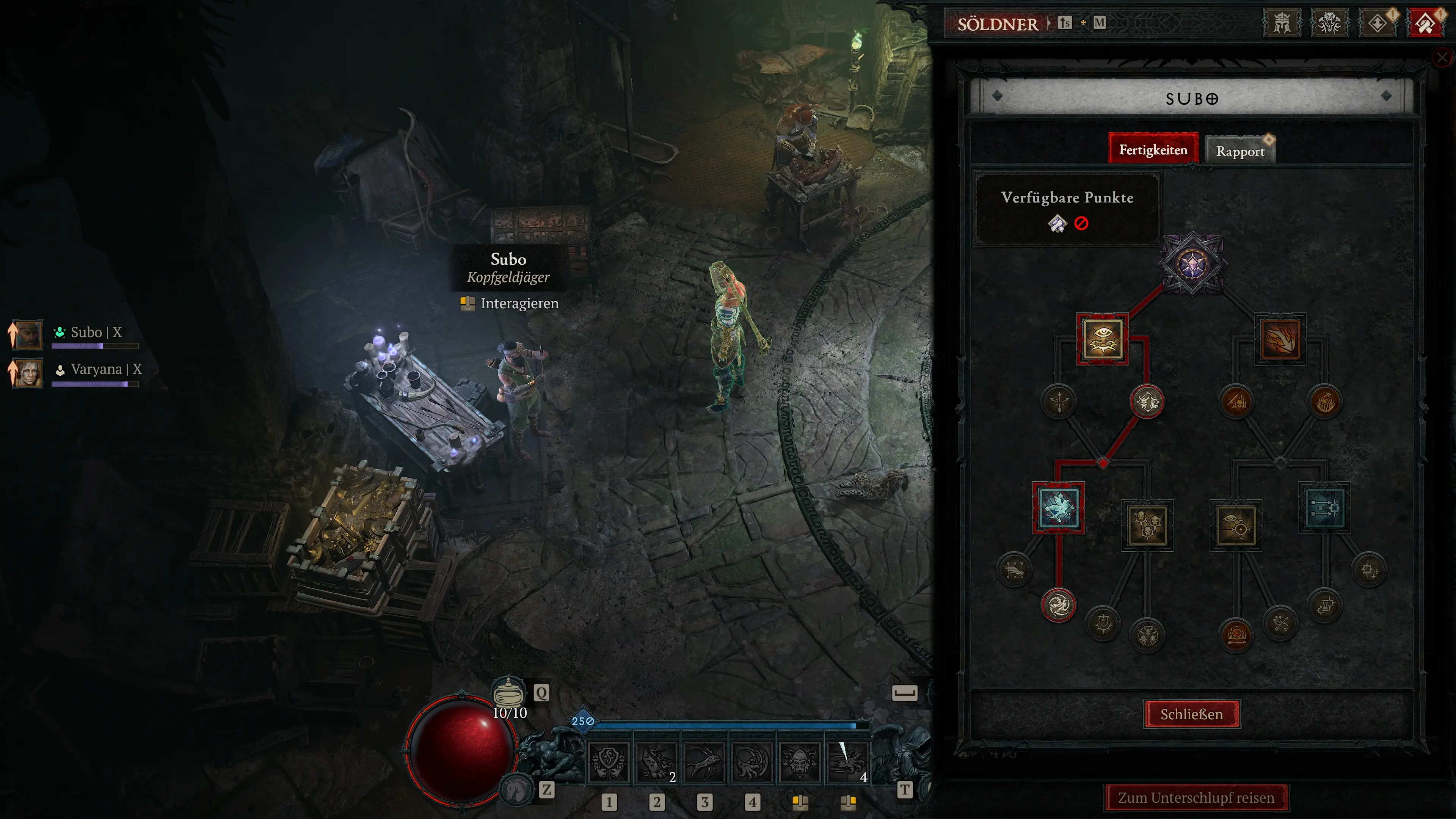Click Subo's party portrait

[x=27, y=334]
